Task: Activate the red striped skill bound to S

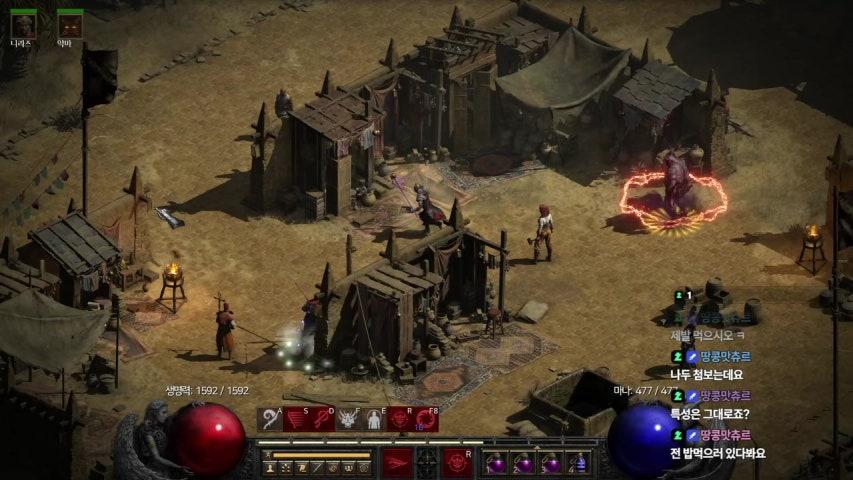Action: (x=296, y=419)
